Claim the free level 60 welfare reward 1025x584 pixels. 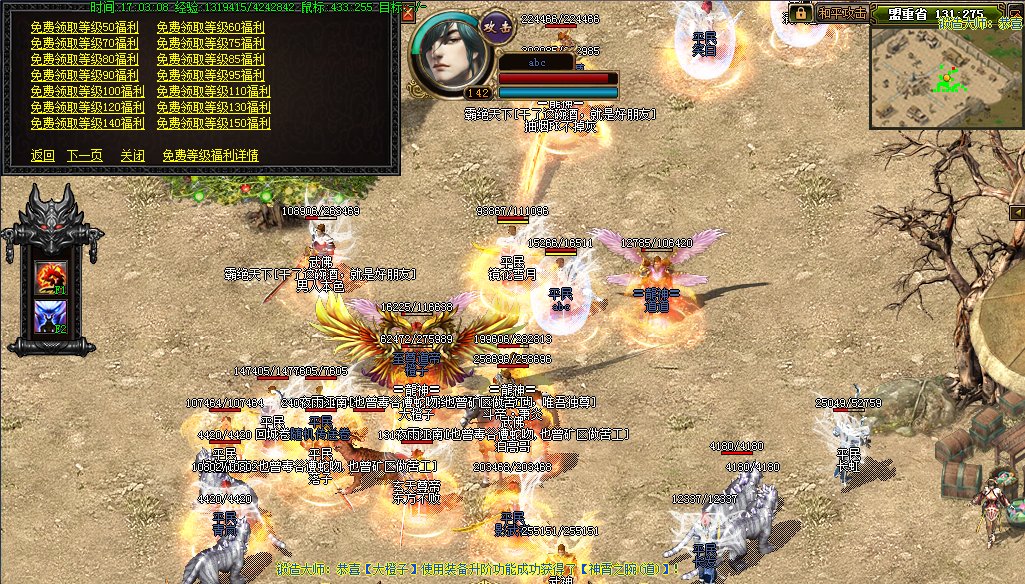211,27
